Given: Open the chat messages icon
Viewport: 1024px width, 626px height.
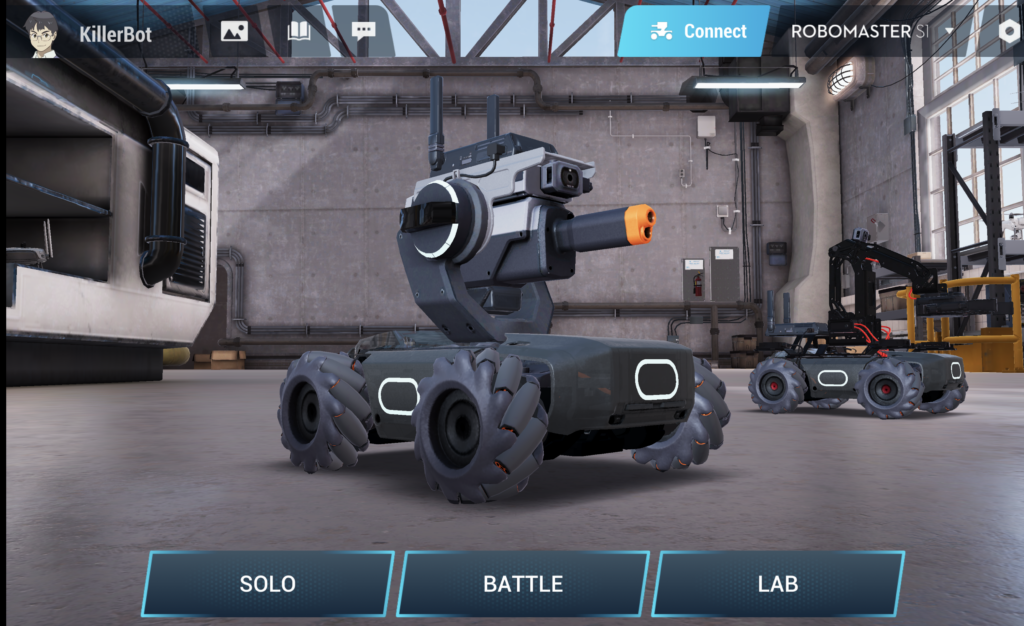Looking at the screenshot, I should click(364, 30).
